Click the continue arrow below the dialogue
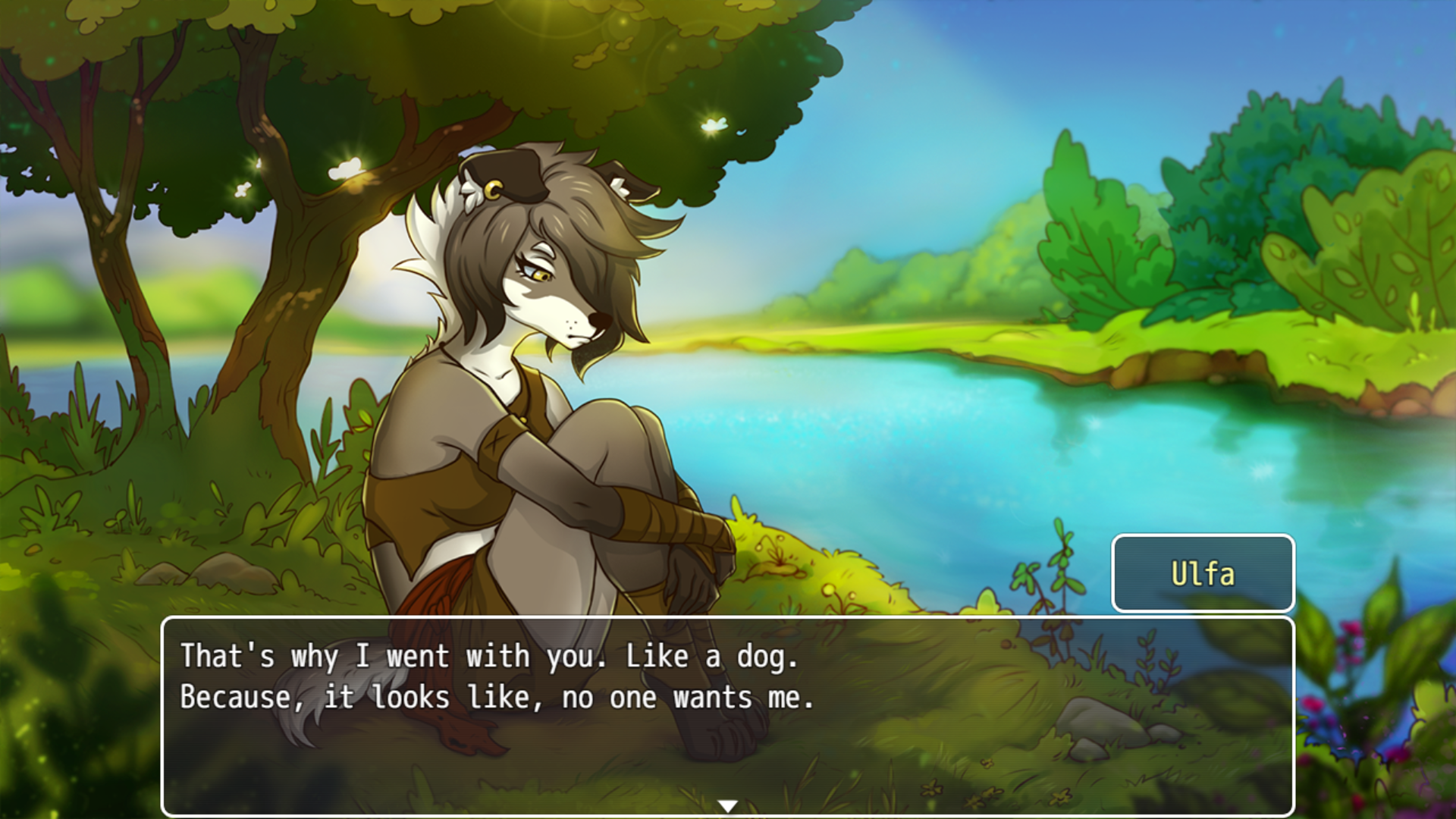This screenshot has width=1456, height=819. click(728, 807)
